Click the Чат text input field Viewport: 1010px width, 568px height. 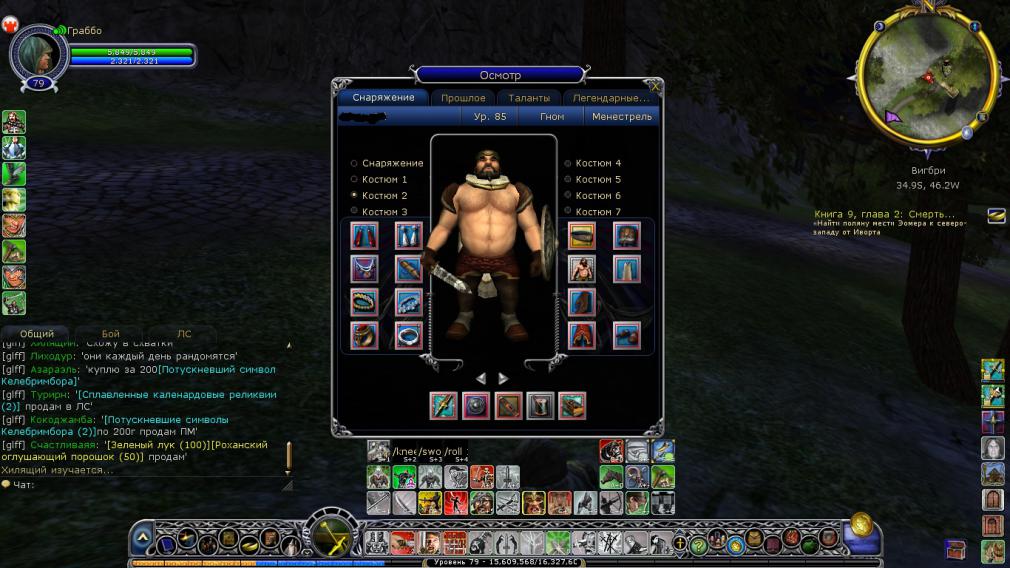(150, 485)
